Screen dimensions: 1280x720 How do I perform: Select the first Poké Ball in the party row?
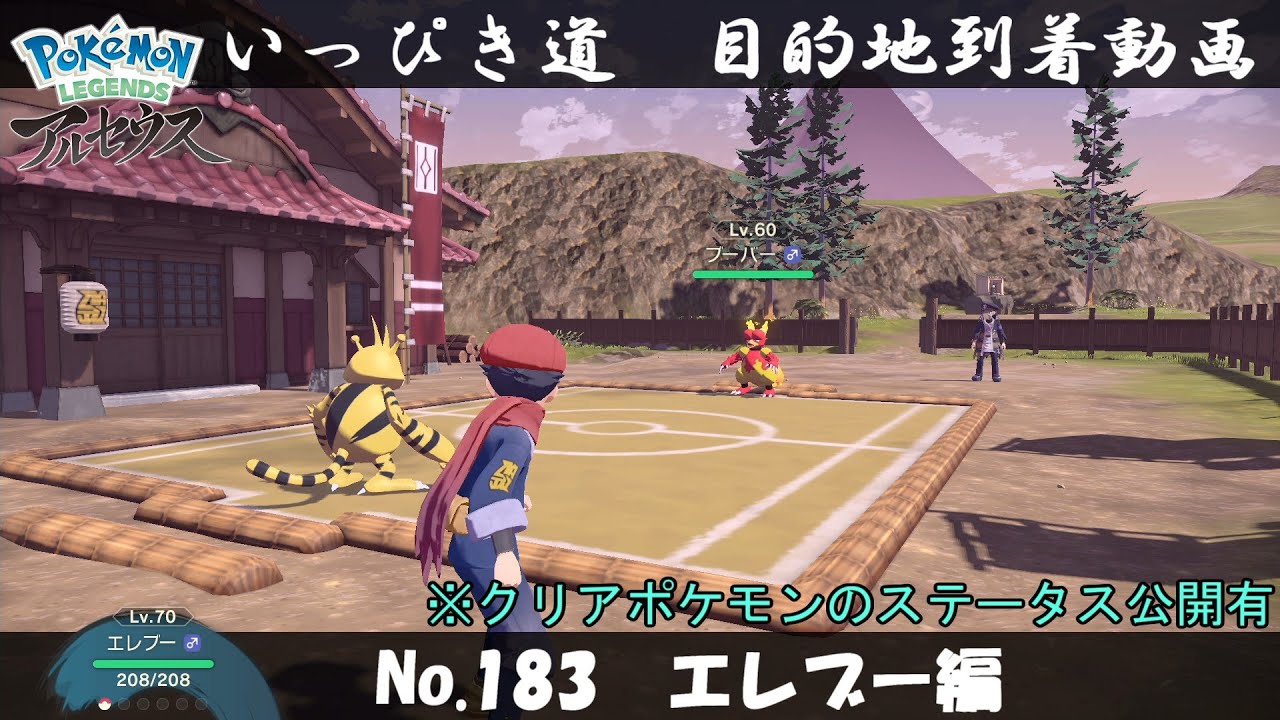point(105,703)
